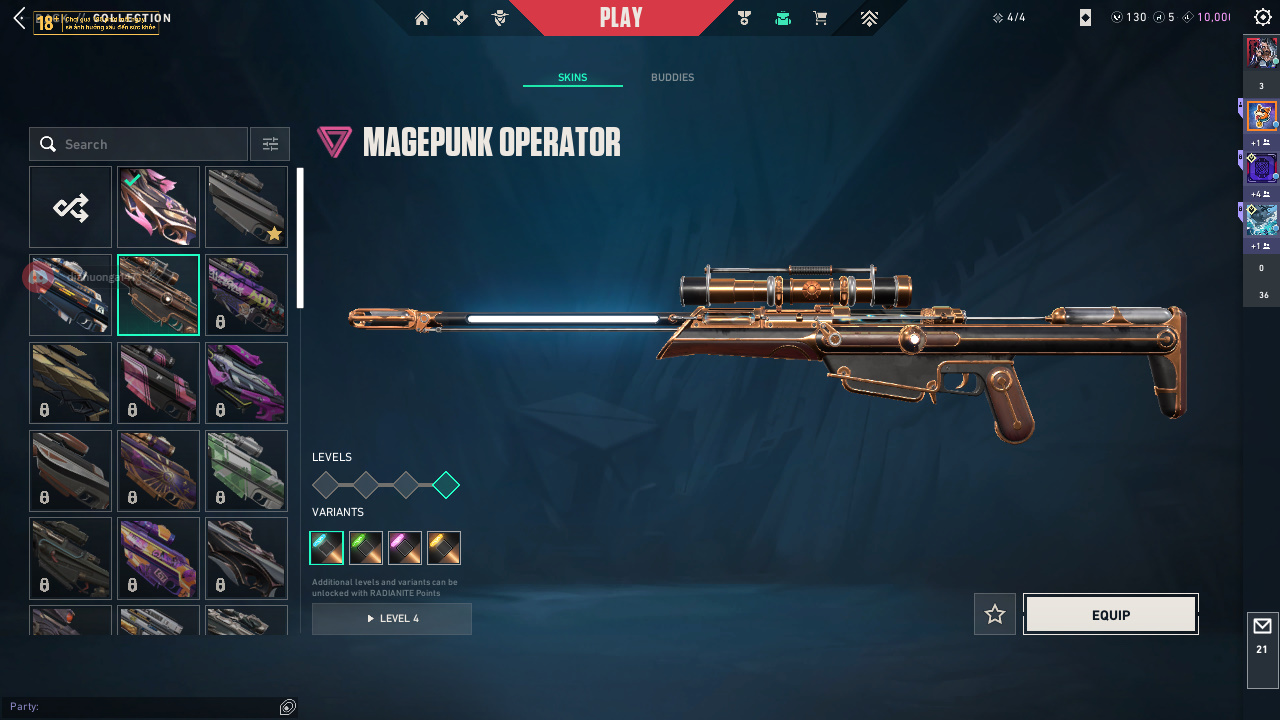Screen dimensions: 1280x720
Task: Select the Skins tab
Action: coord(572,78)
